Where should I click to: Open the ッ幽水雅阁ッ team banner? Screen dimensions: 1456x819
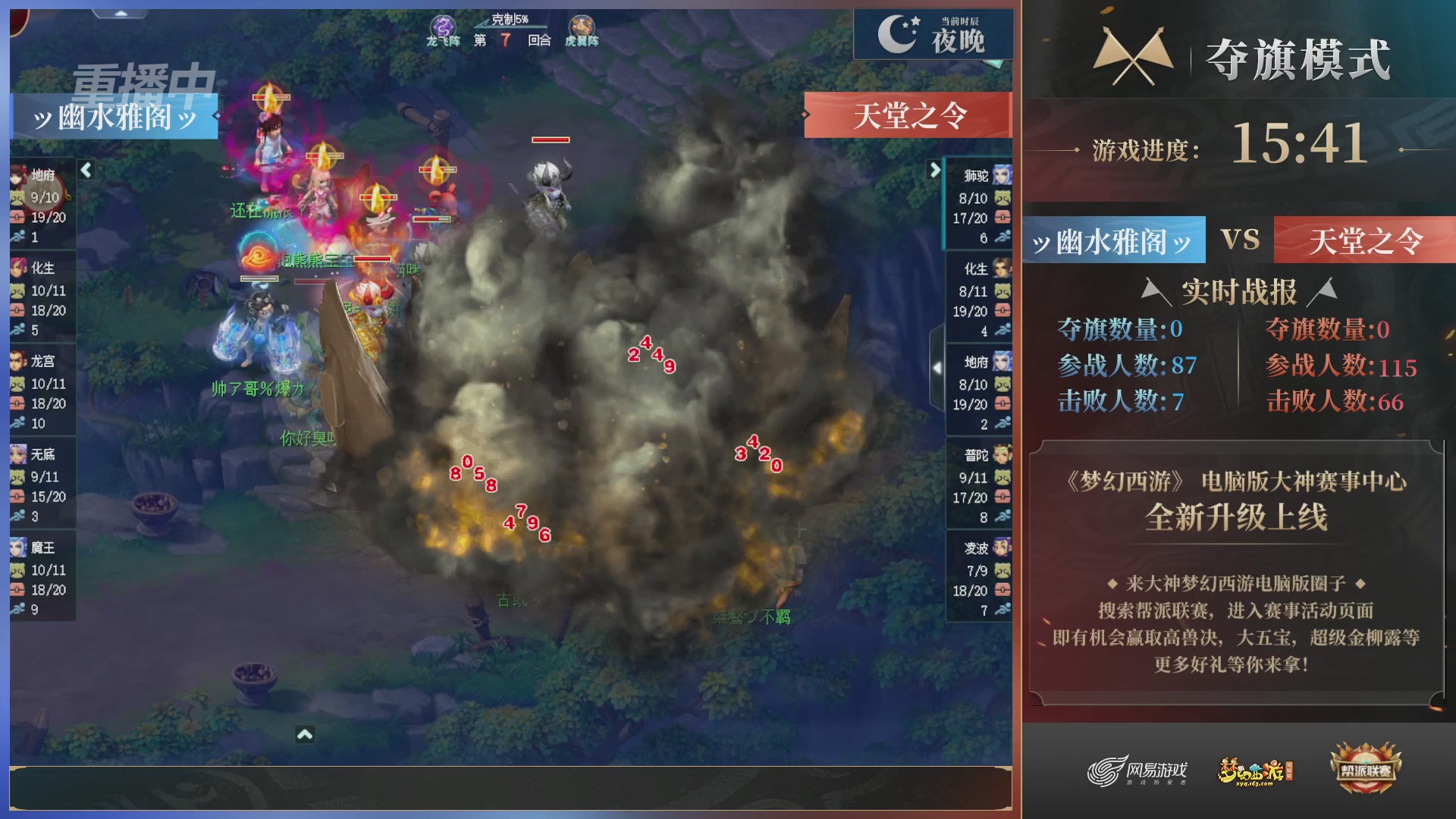115,115
